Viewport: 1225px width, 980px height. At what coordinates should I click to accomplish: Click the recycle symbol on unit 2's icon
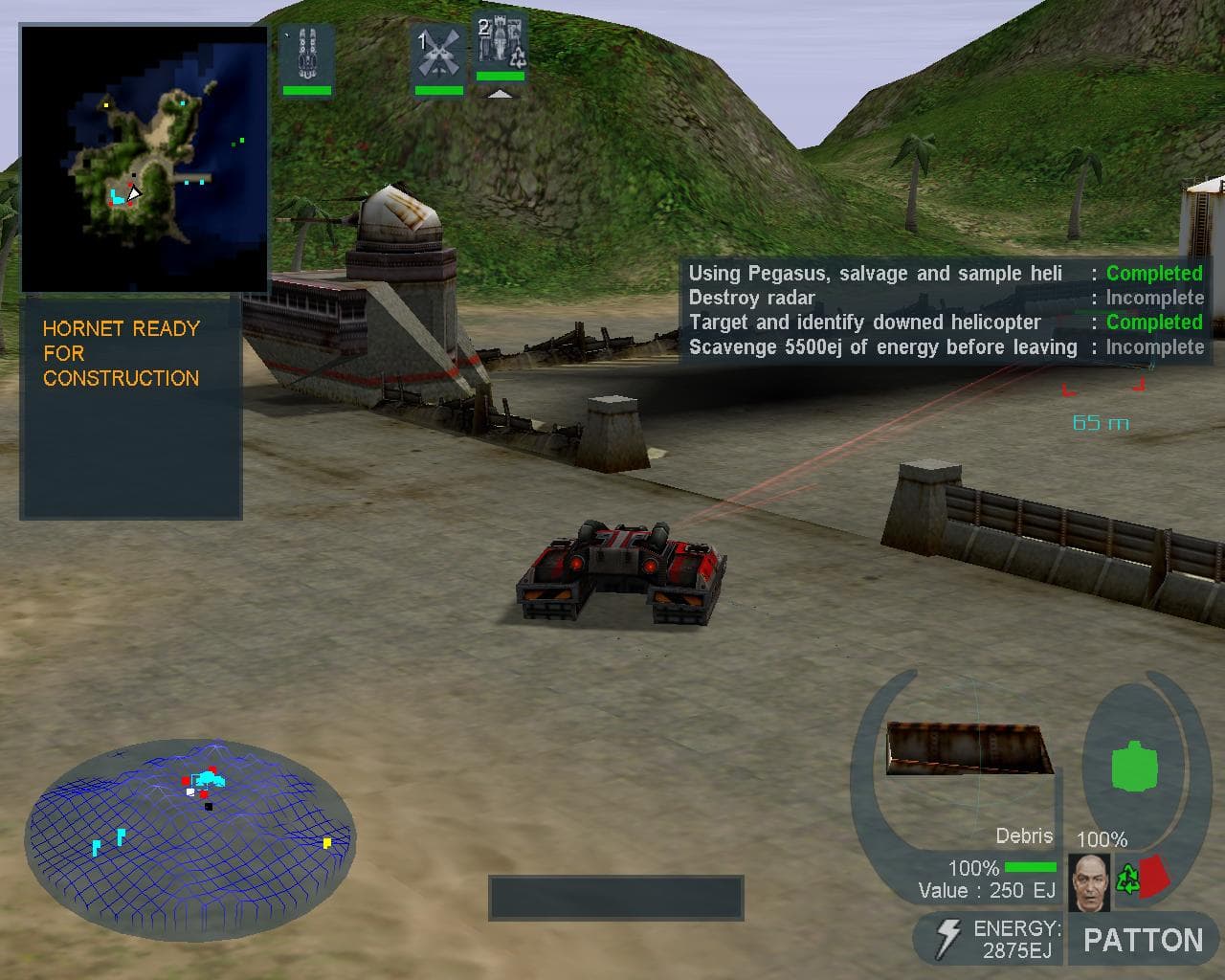tap(517, 59)
